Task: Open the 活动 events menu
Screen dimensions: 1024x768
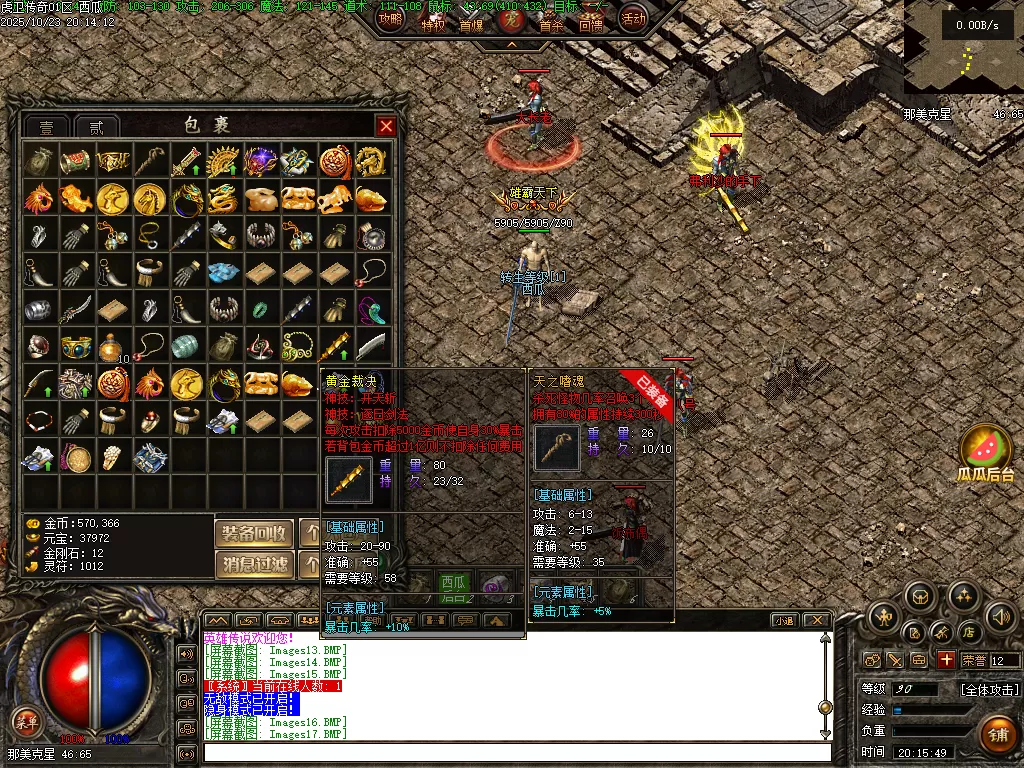Action: (633, 18)
